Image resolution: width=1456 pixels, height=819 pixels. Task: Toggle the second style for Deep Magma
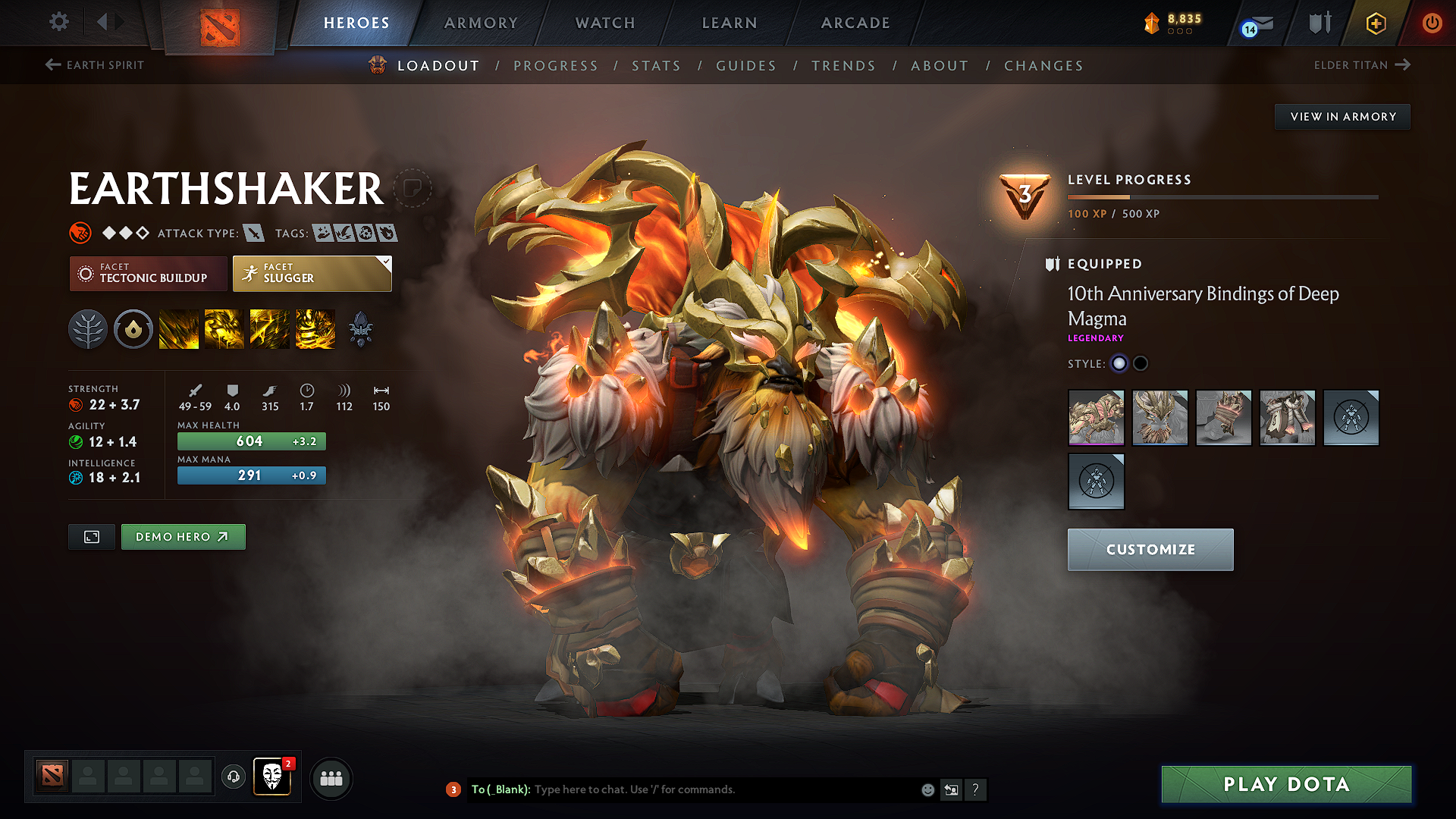[x=1141, y=363]
